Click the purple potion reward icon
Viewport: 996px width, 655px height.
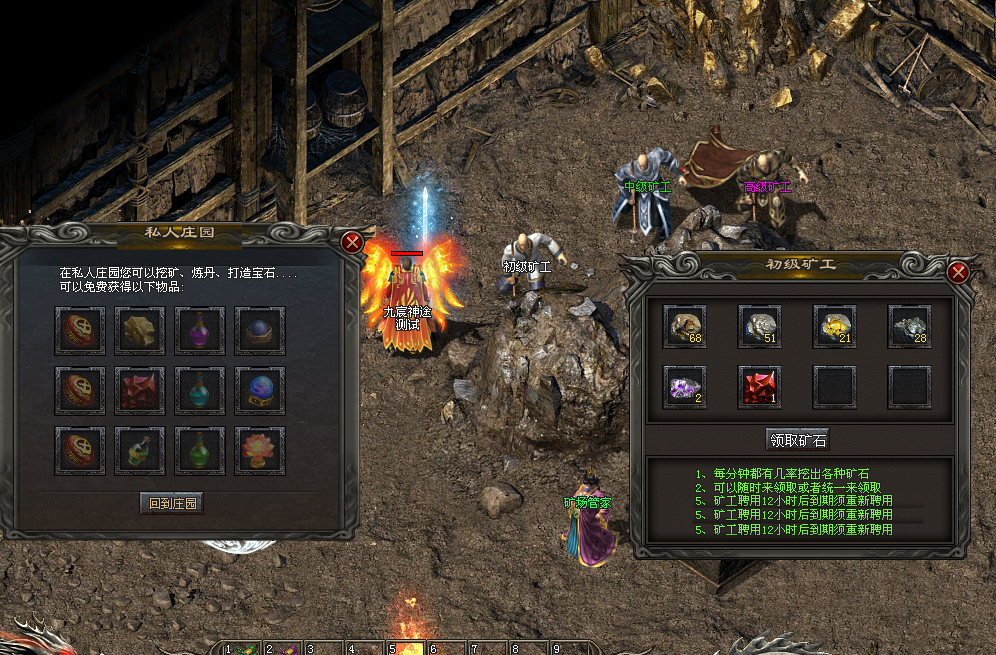[x=200, y=329]
